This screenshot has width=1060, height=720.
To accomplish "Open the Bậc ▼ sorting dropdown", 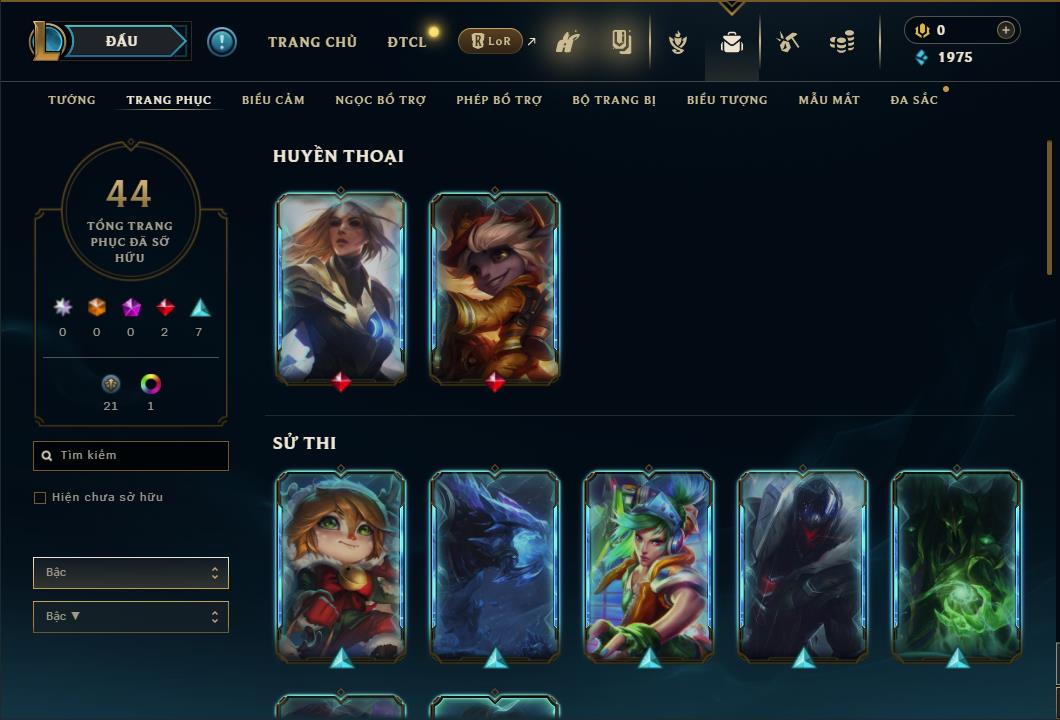I will pos(131,617).
